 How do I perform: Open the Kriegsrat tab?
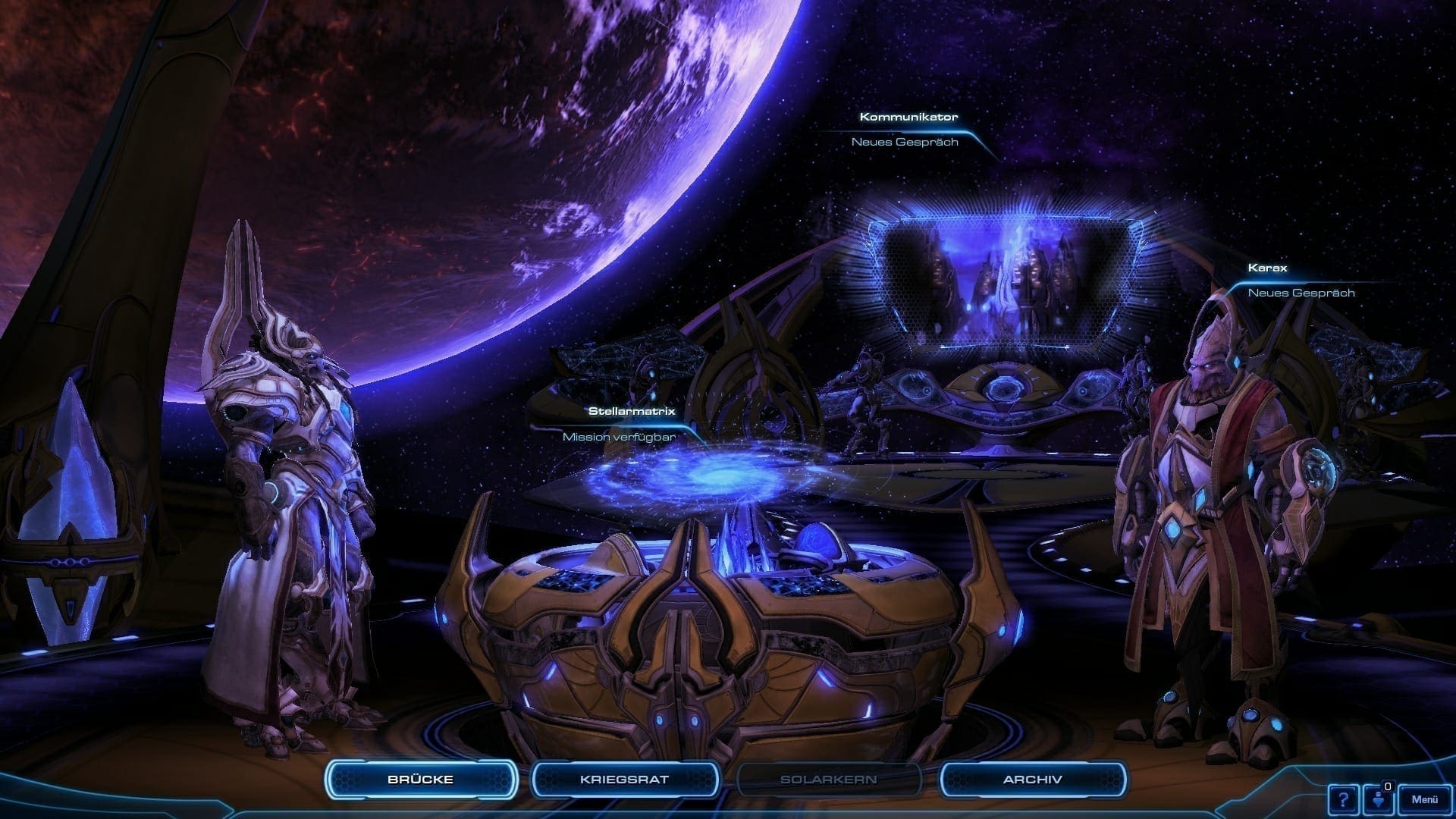click(624, 780)
